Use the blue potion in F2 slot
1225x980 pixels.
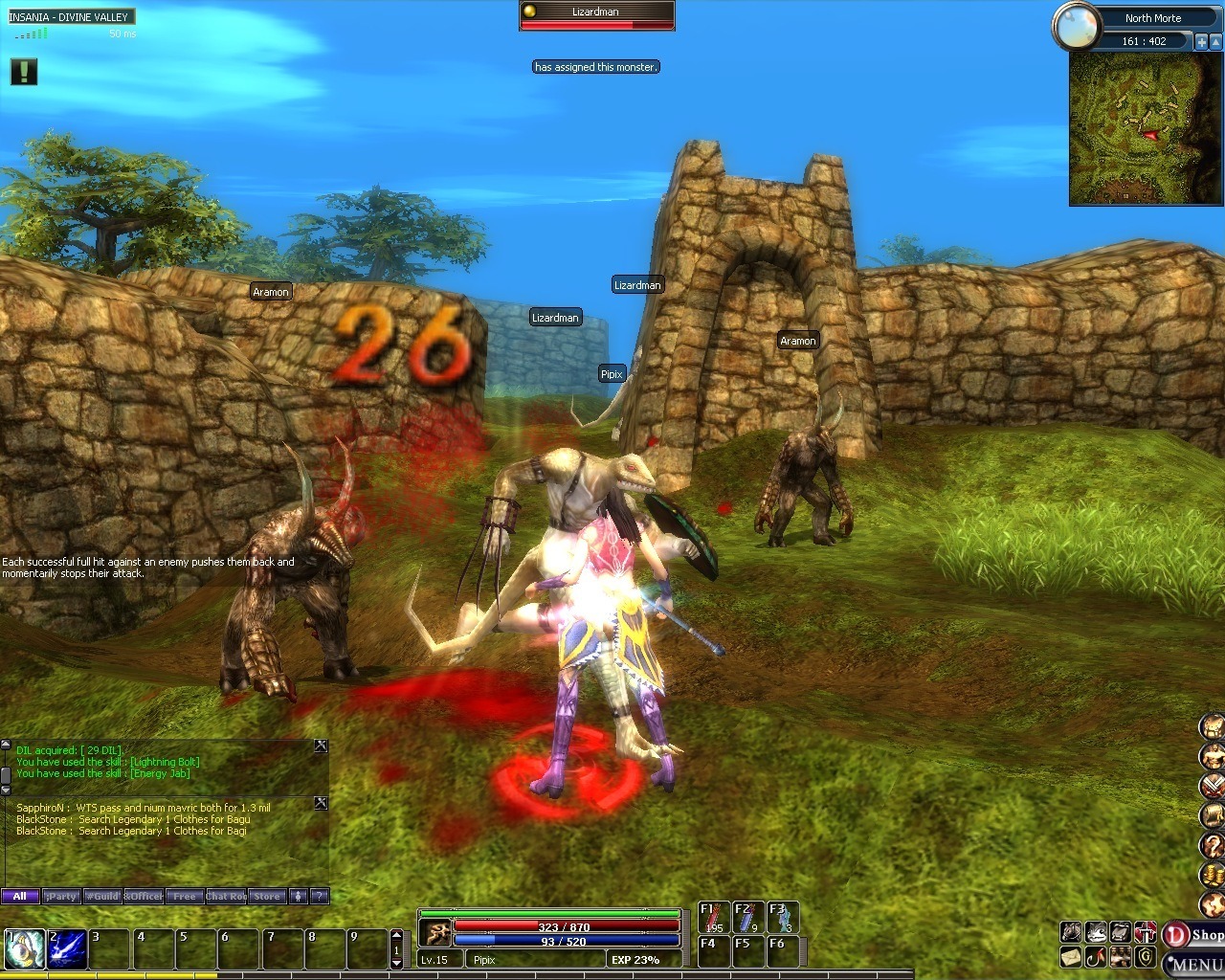pyautogui.click(x=746, y=918)
